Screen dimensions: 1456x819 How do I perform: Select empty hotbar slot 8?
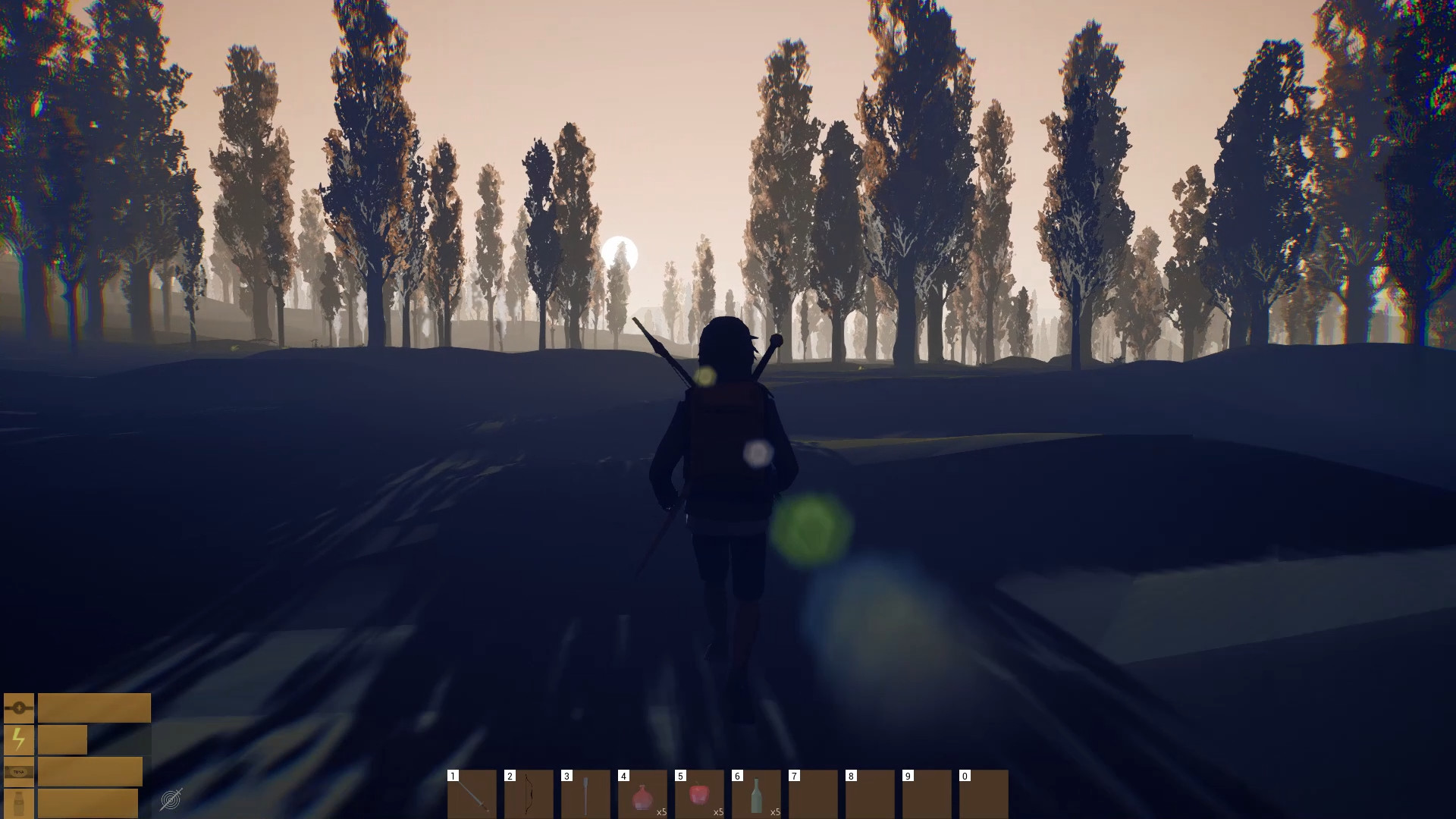pos(869,795)
